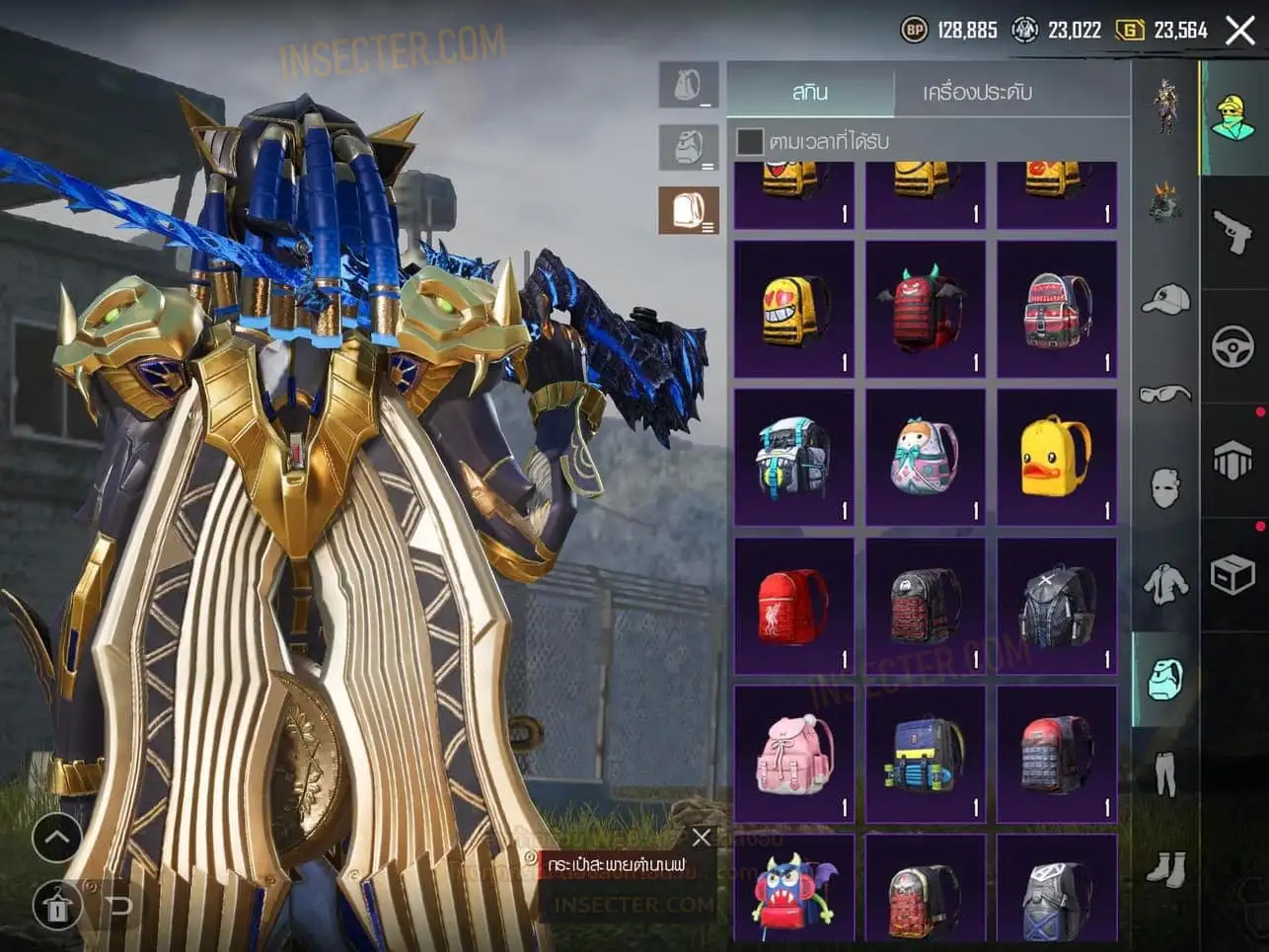Open the pistol weapons category

(x=1233, y=233)
